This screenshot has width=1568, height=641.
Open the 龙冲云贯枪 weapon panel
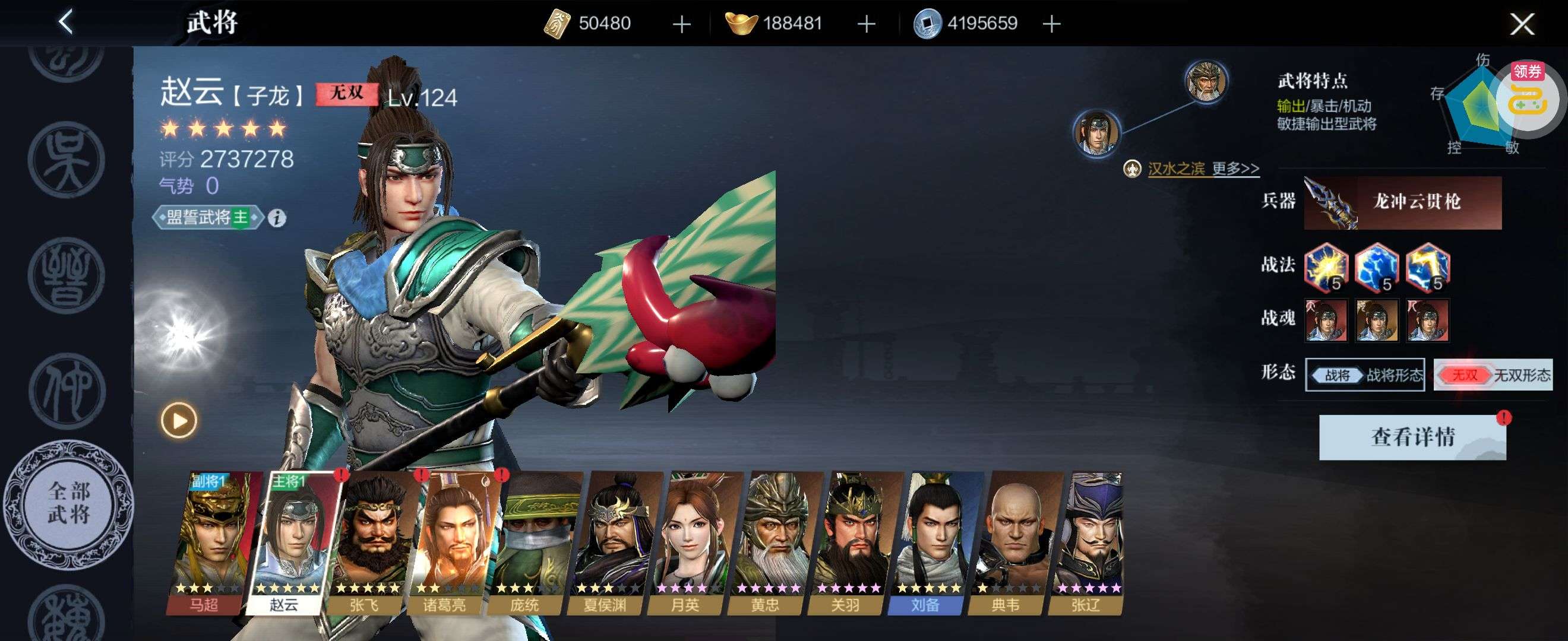1402,202
